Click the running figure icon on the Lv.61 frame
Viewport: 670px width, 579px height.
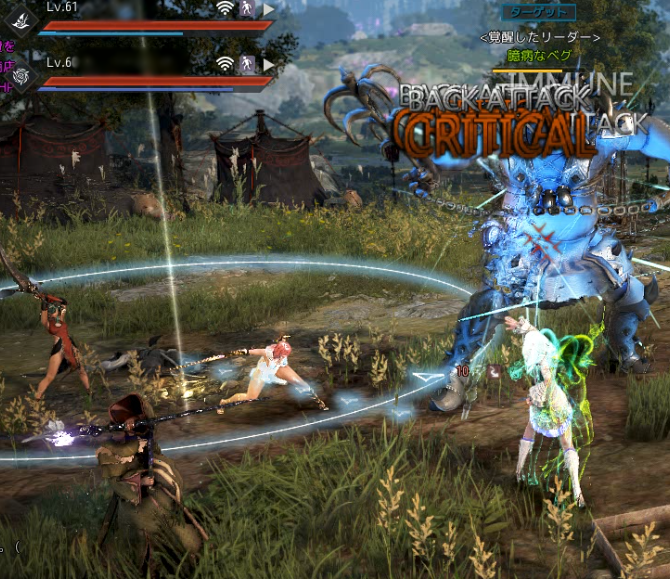tap(248, 9)
